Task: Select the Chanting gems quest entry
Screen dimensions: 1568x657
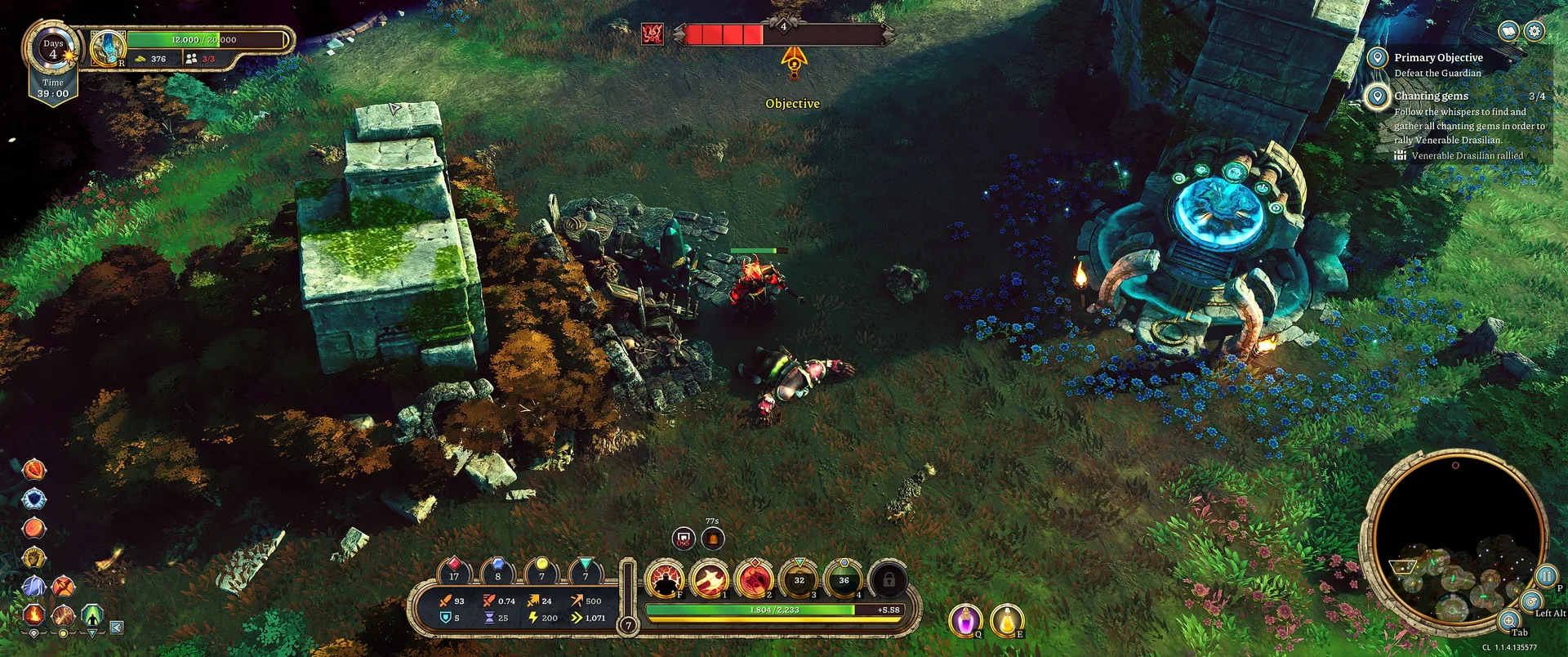Action: point(1431,96)
